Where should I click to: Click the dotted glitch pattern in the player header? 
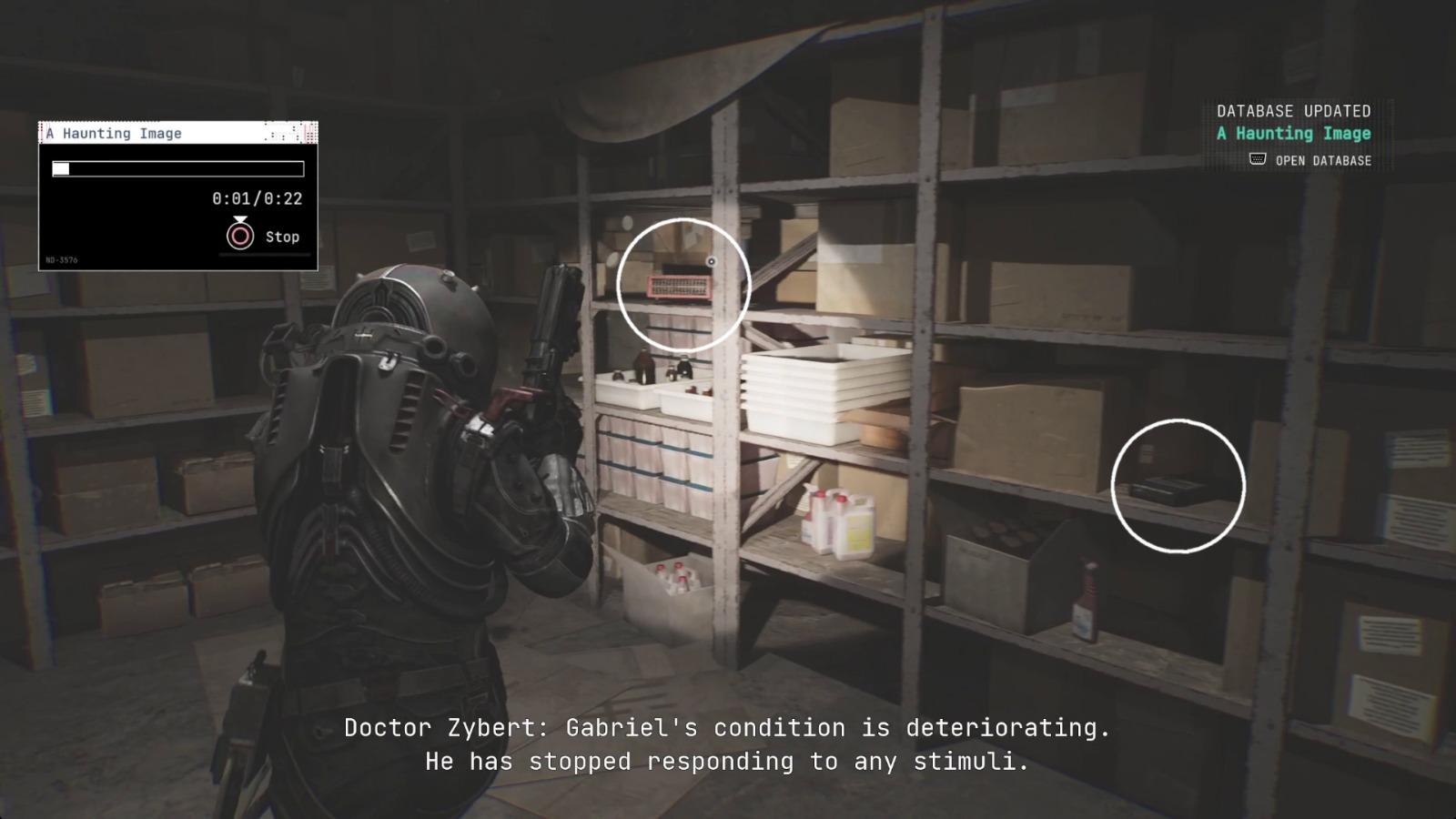[x=293, y=133]
